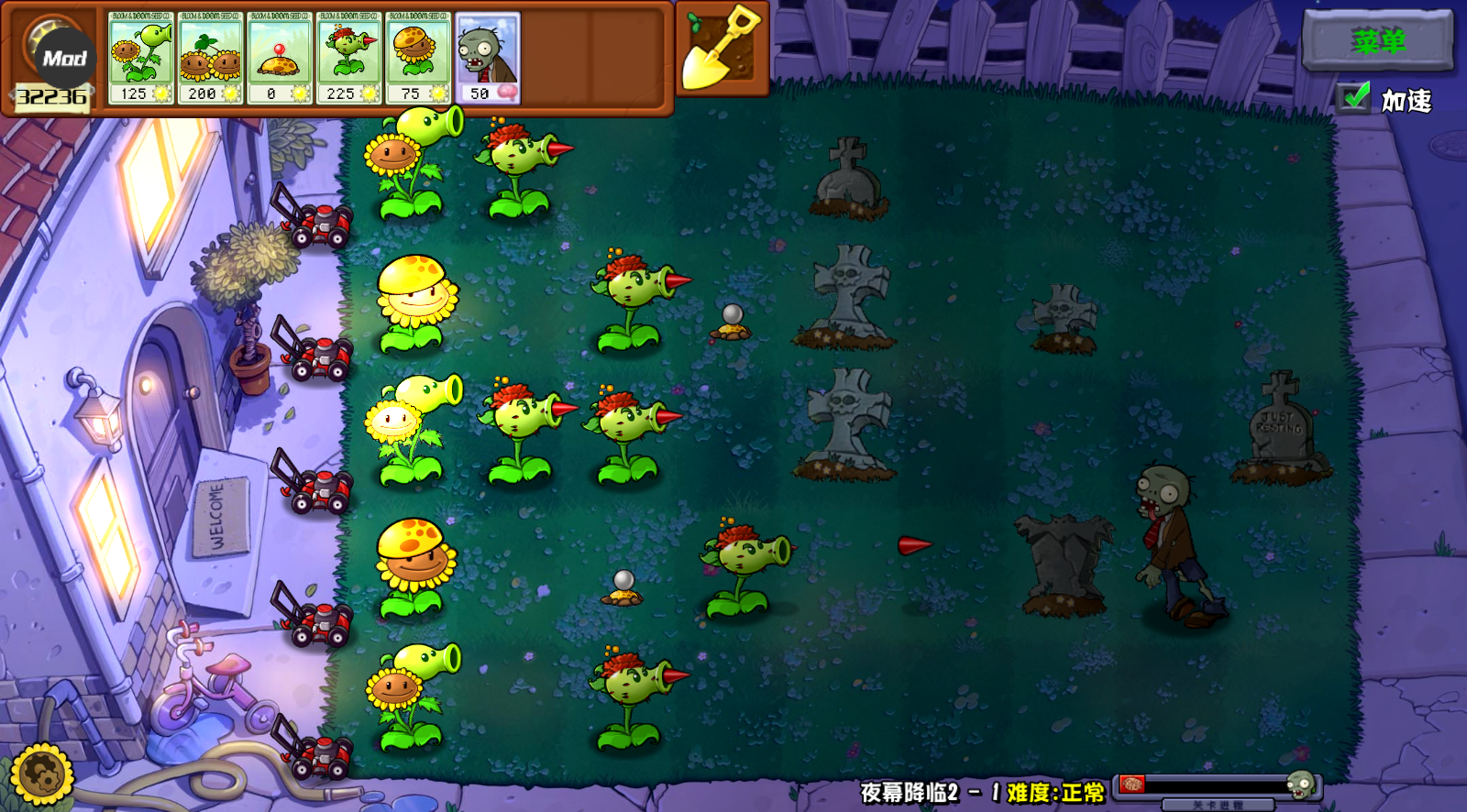The height and width of the screenshot is (812, 1467).
Task: Select the 225-sun spike-shooter seed packet
Action: (348, 57)
